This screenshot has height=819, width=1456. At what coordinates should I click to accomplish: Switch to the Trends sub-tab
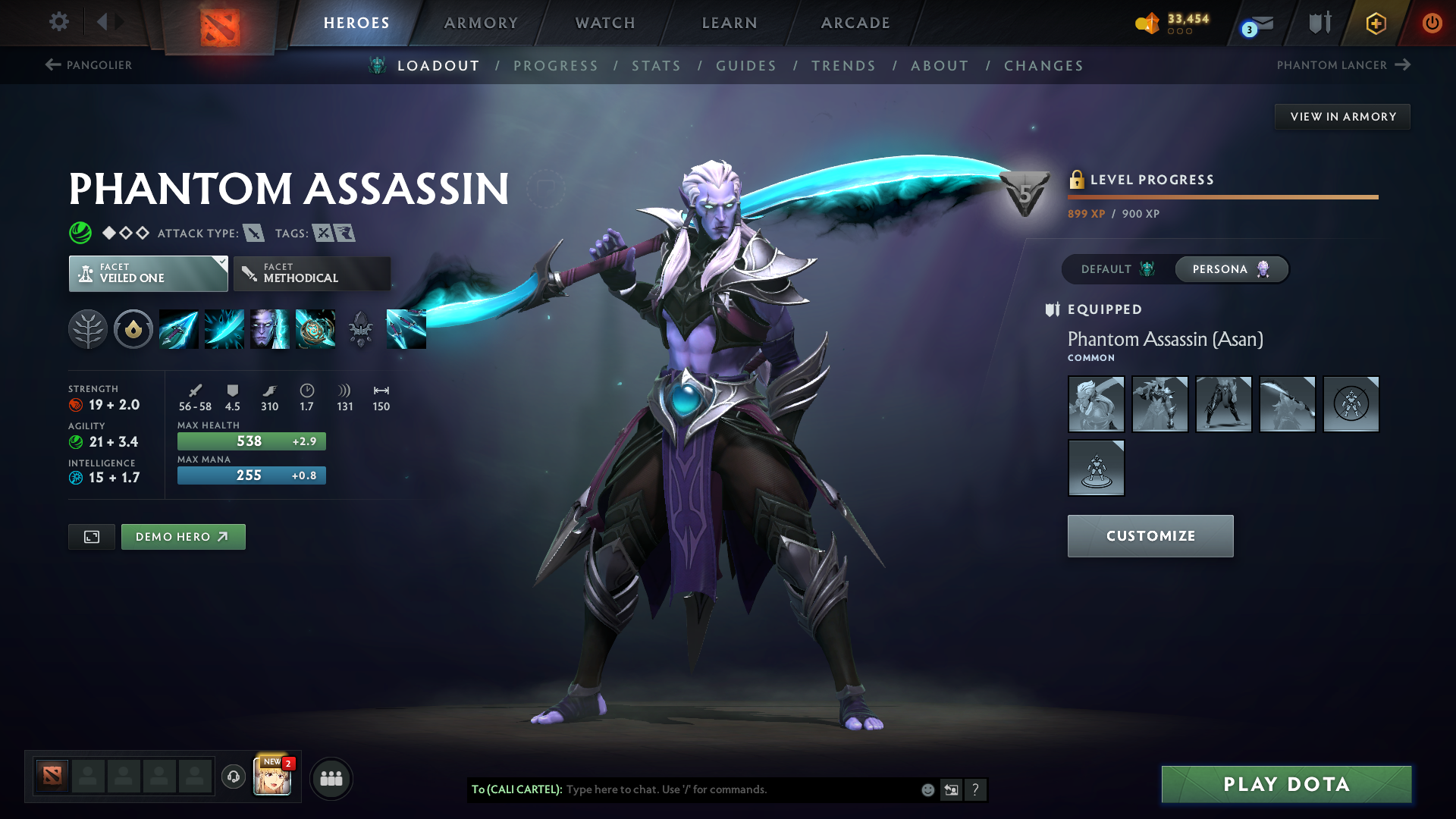(x=843, y=66)
